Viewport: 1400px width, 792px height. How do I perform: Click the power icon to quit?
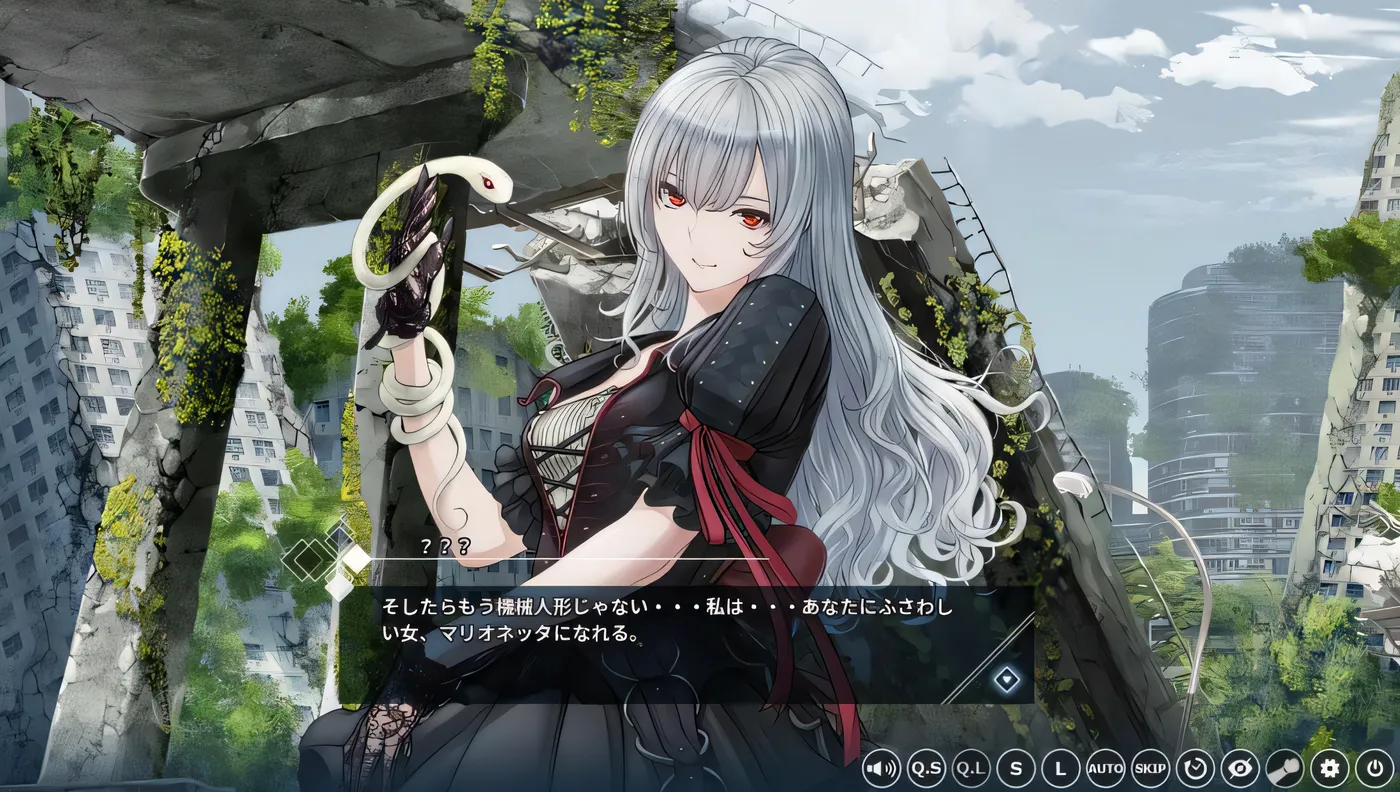1374,769
